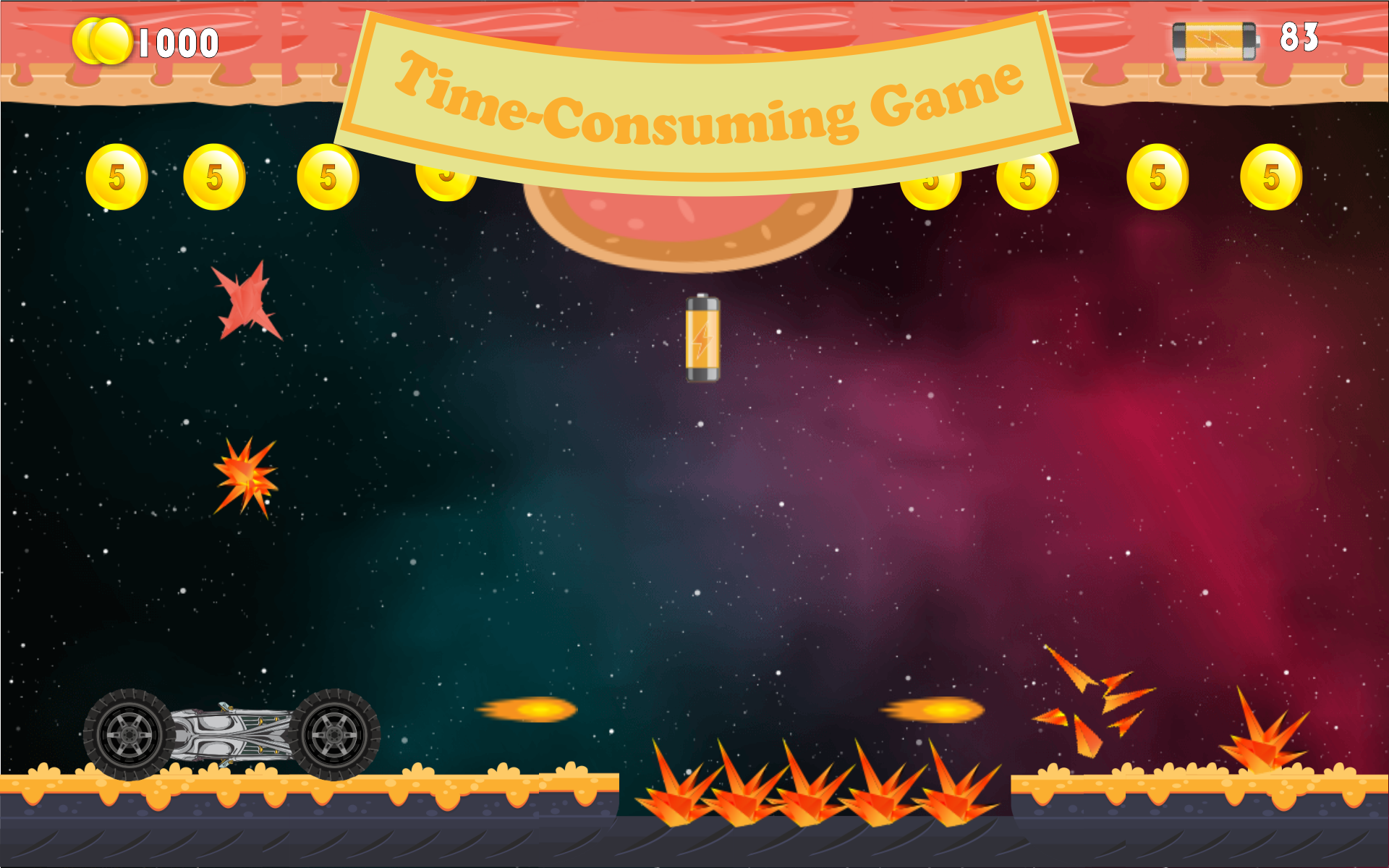Screen dimensions: 1389x868
Task: Select the rightmost coin worth 5
Action: [x=1270, y=176]
